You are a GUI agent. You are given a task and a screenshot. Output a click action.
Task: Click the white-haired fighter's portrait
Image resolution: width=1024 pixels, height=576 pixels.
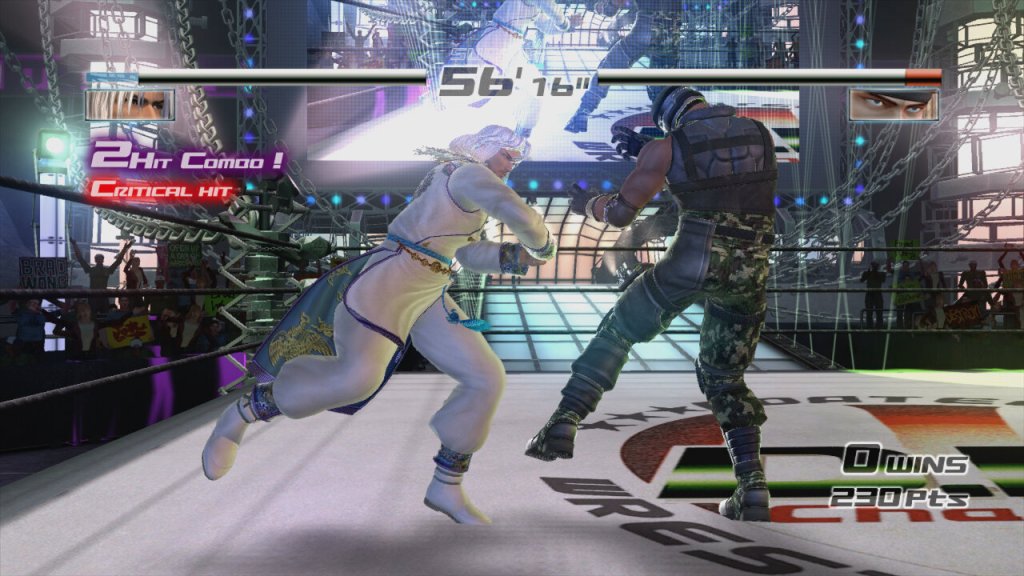coord(130,104)
